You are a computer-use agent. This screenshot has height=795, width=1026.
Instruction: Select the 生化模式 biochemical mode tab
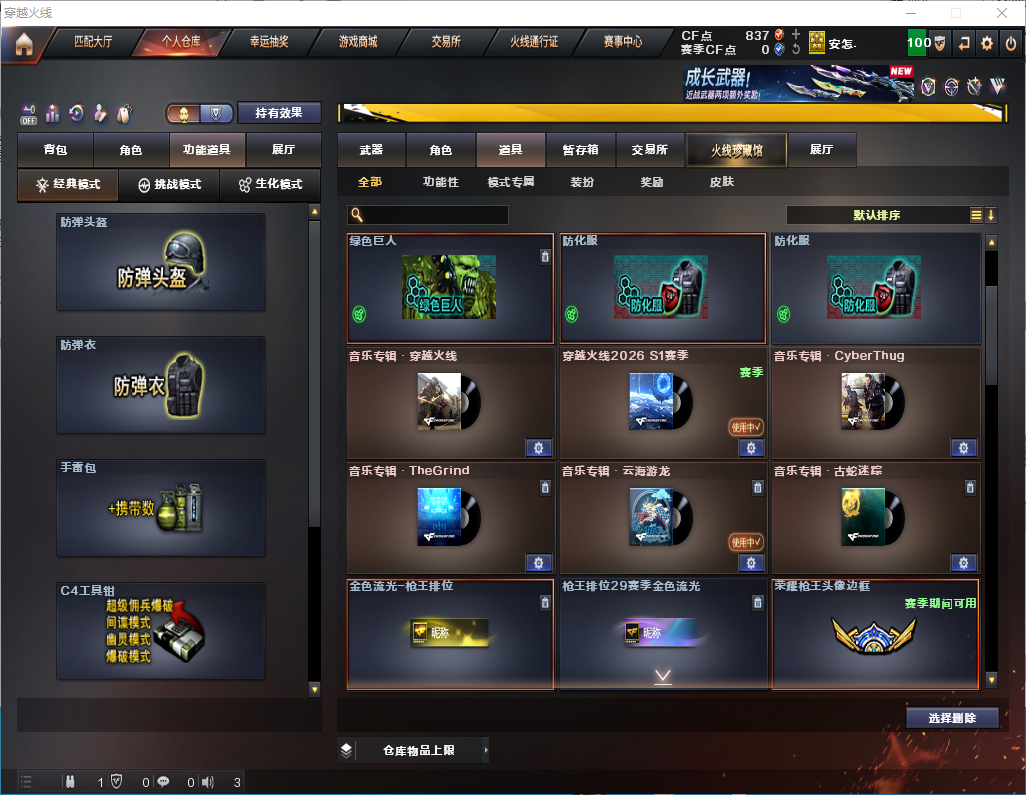click(270, 185)
